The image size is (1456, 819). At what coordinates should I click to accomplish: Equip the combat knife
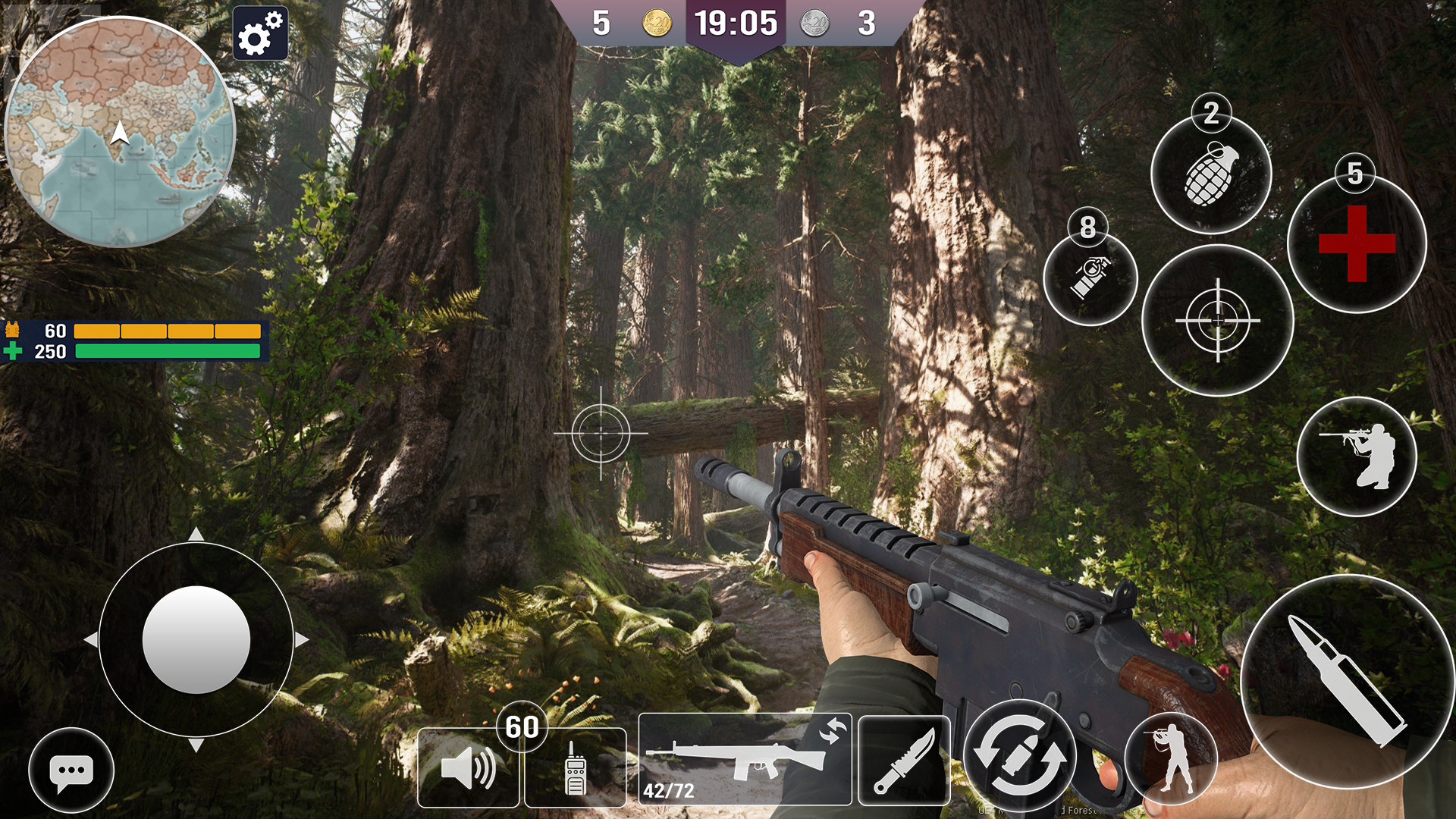coord(904,760)
